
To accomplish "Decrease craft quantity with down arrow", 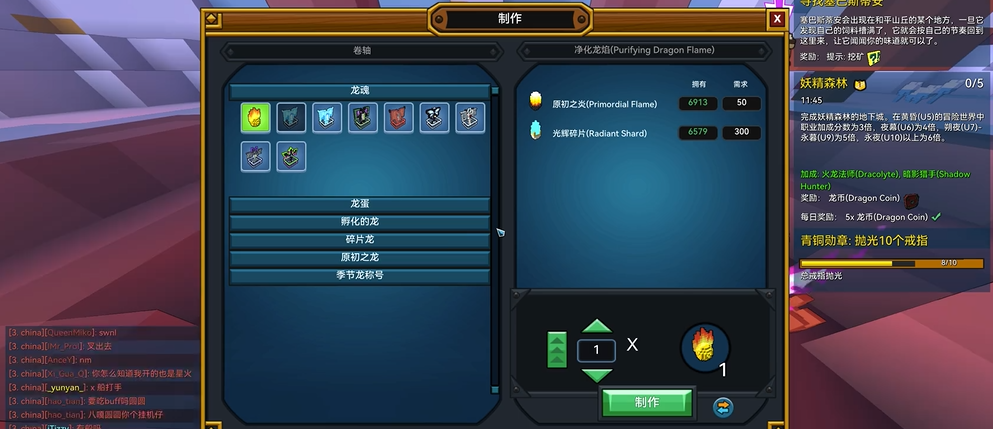I will (596, 374).
